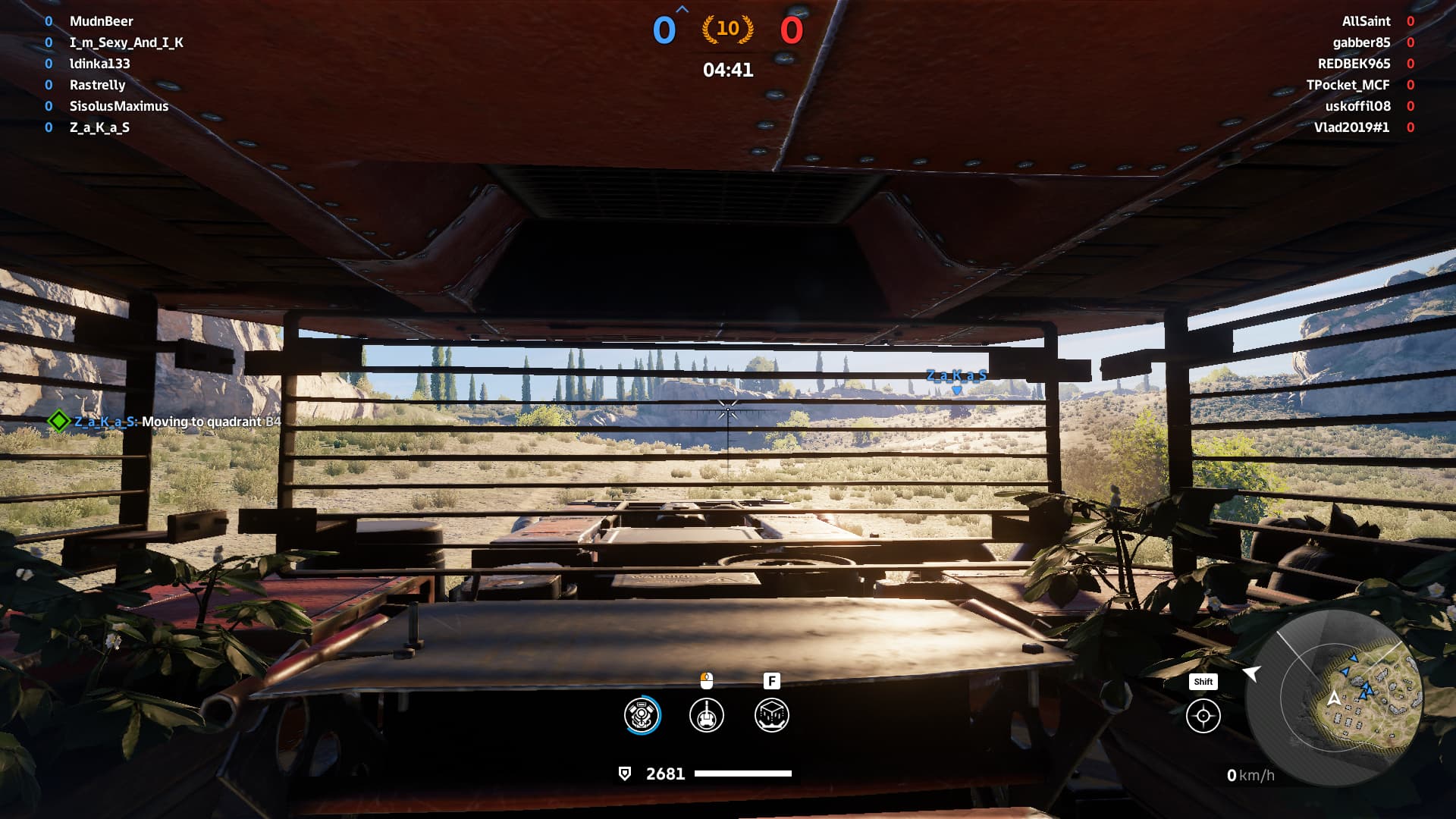This screenshot has width=1456, height=819.
Task: Click the Z_a_K_a_S quadrant chat message
Action: 177,422
